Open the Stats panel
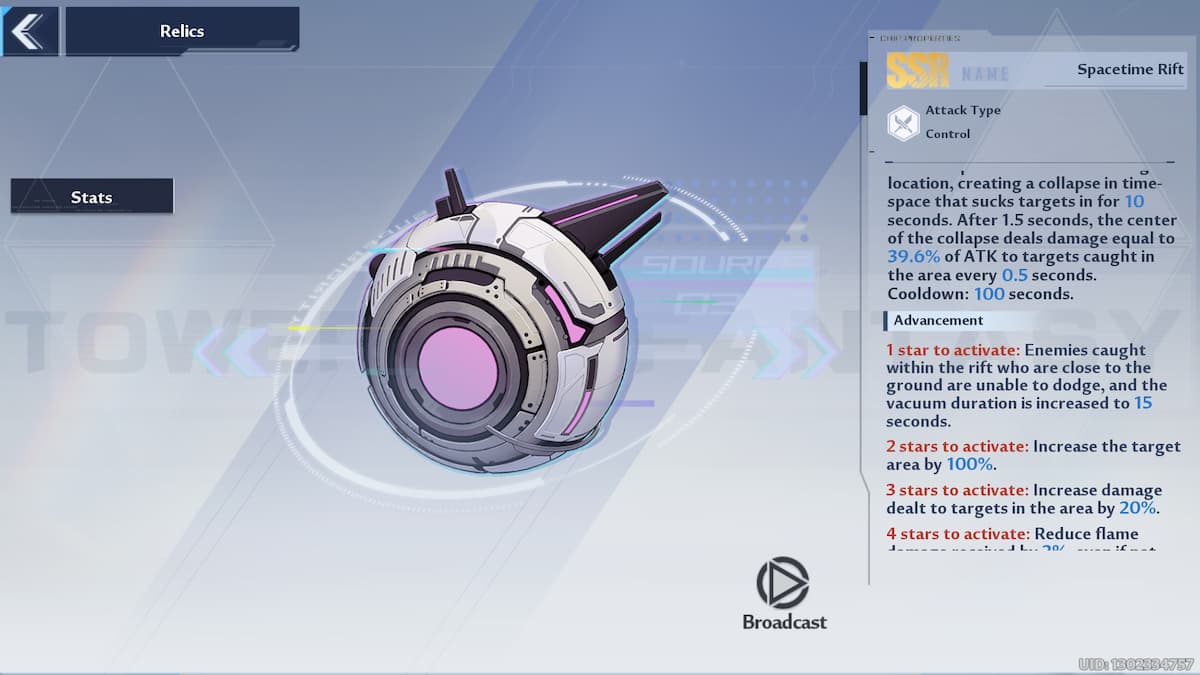Image resolution: width=1200 pixels, height=675 pixels. [92, 197]
